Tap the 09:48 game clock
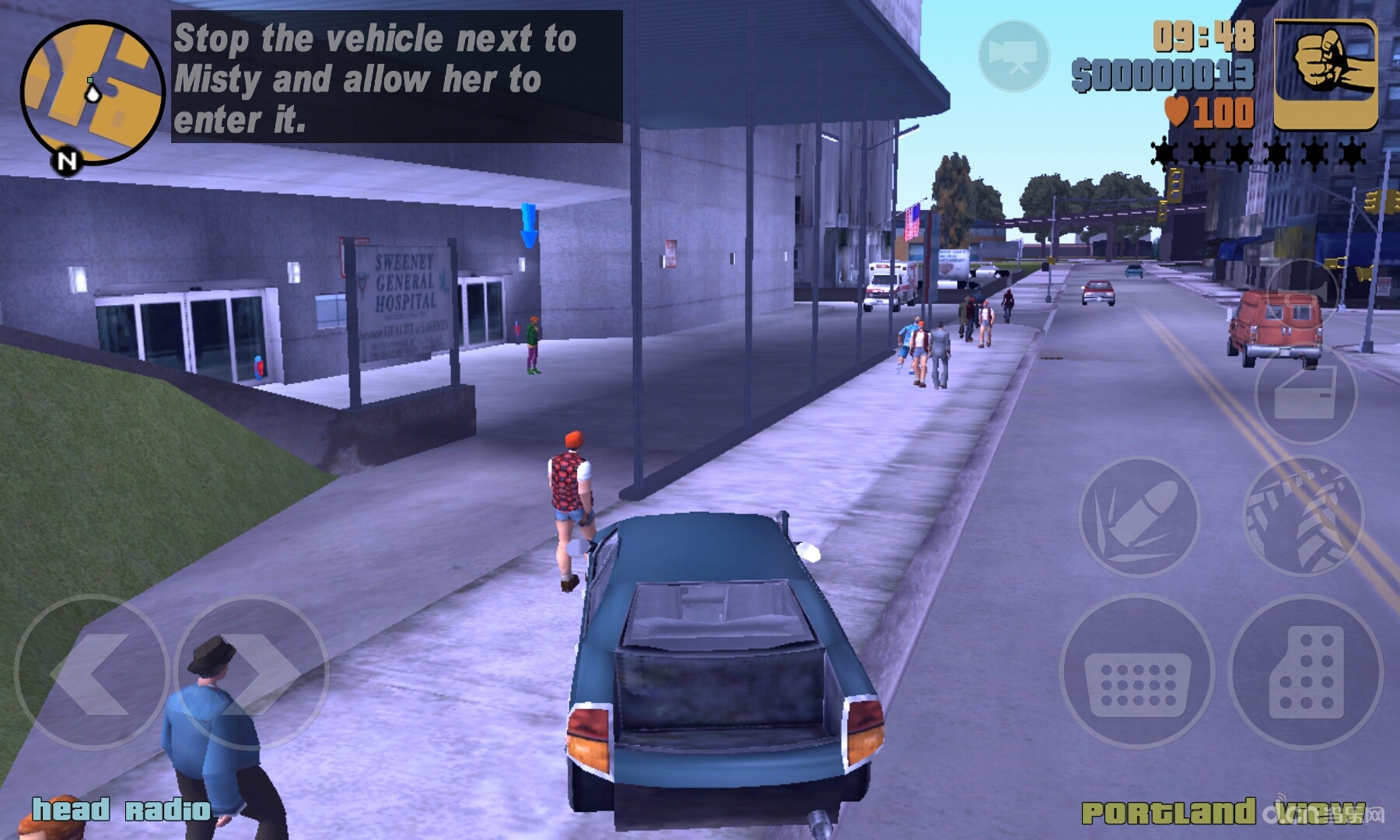The image size is (1400, 840). [1204, 37]
